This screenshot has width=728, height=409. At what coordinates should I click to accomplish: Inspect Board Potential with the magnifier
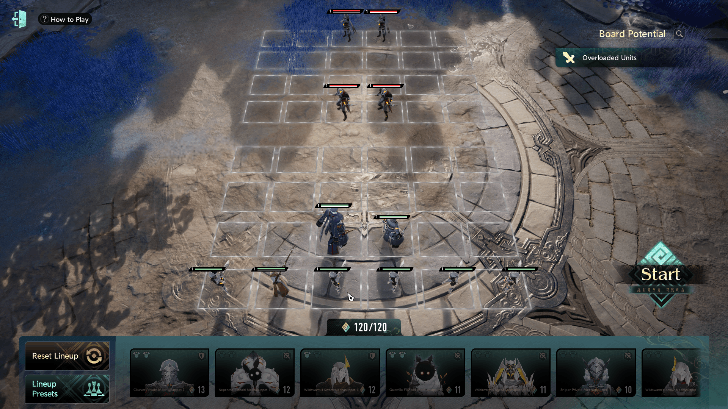(x=680, y=34)
